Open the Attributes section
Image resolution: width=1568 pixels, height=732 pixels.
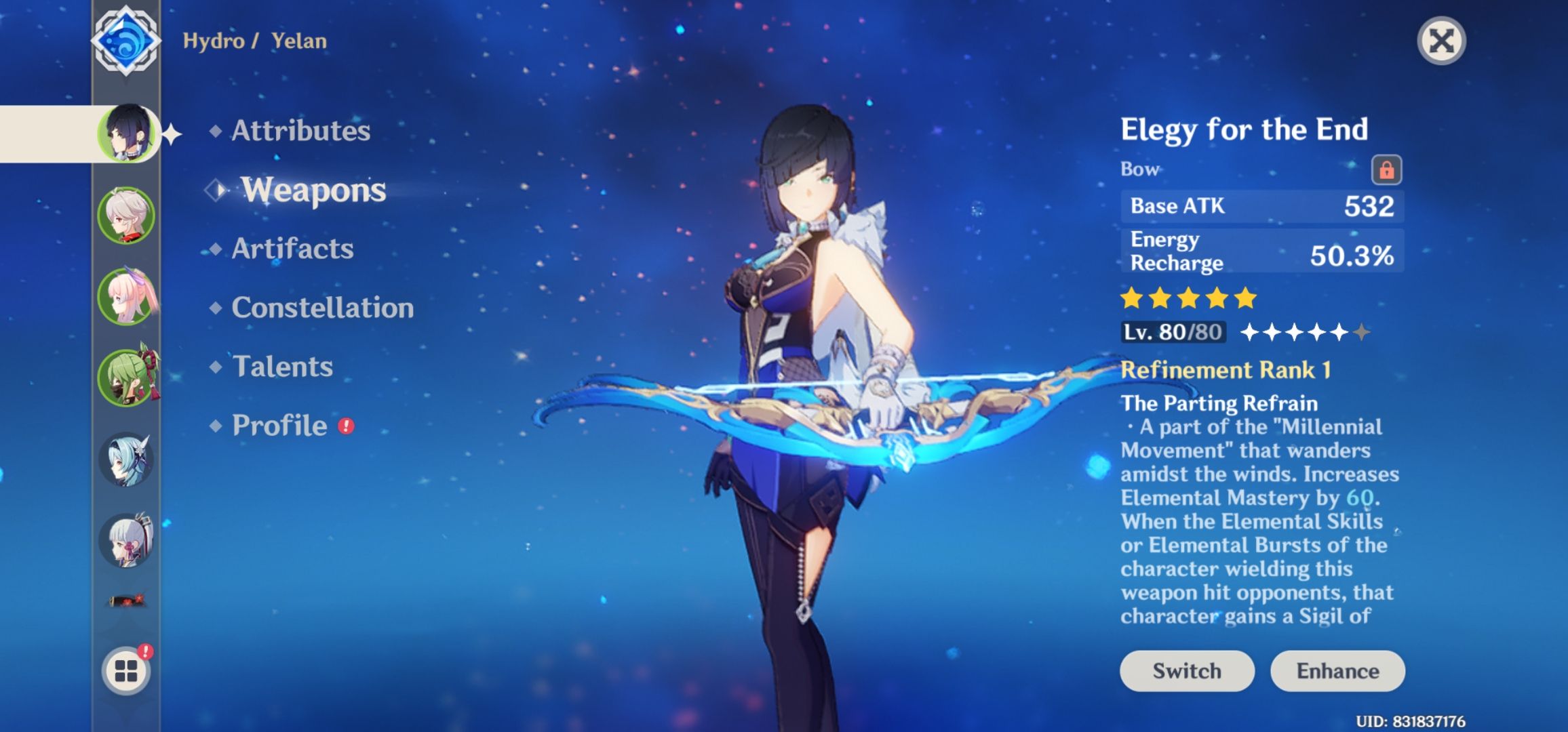click(300, 130)
